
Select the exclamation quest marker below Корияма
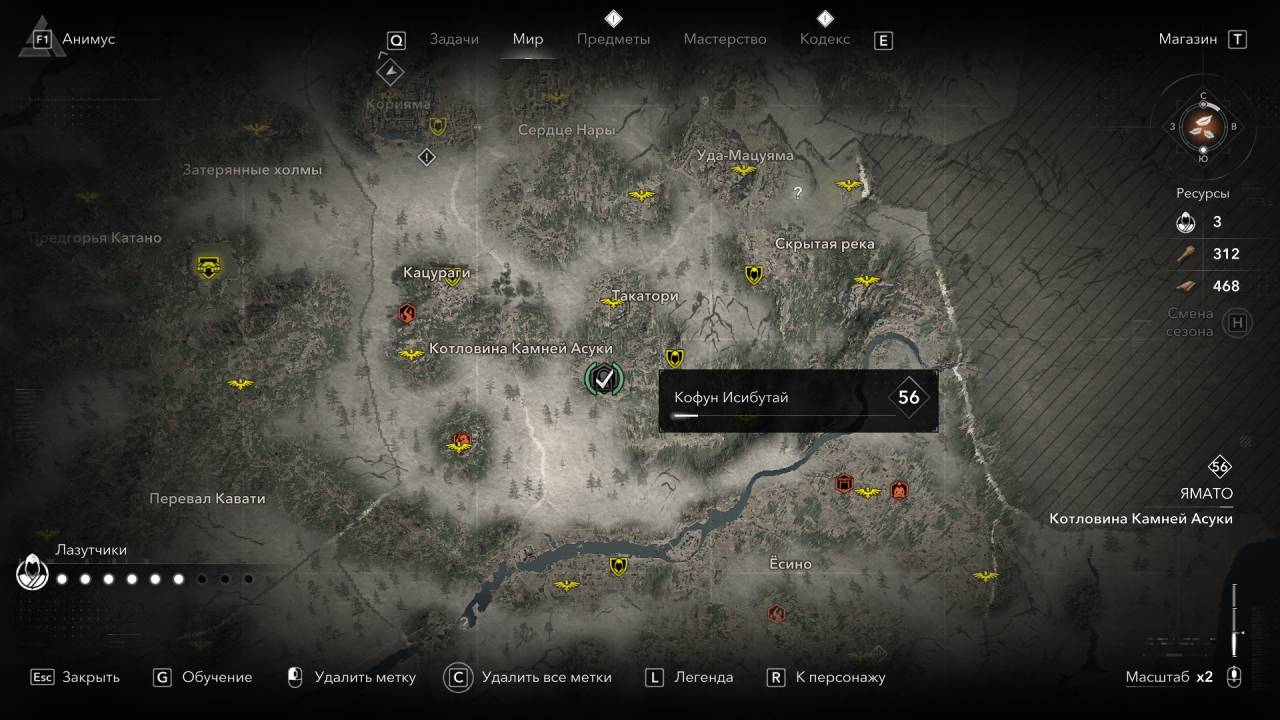coord(427,157)
